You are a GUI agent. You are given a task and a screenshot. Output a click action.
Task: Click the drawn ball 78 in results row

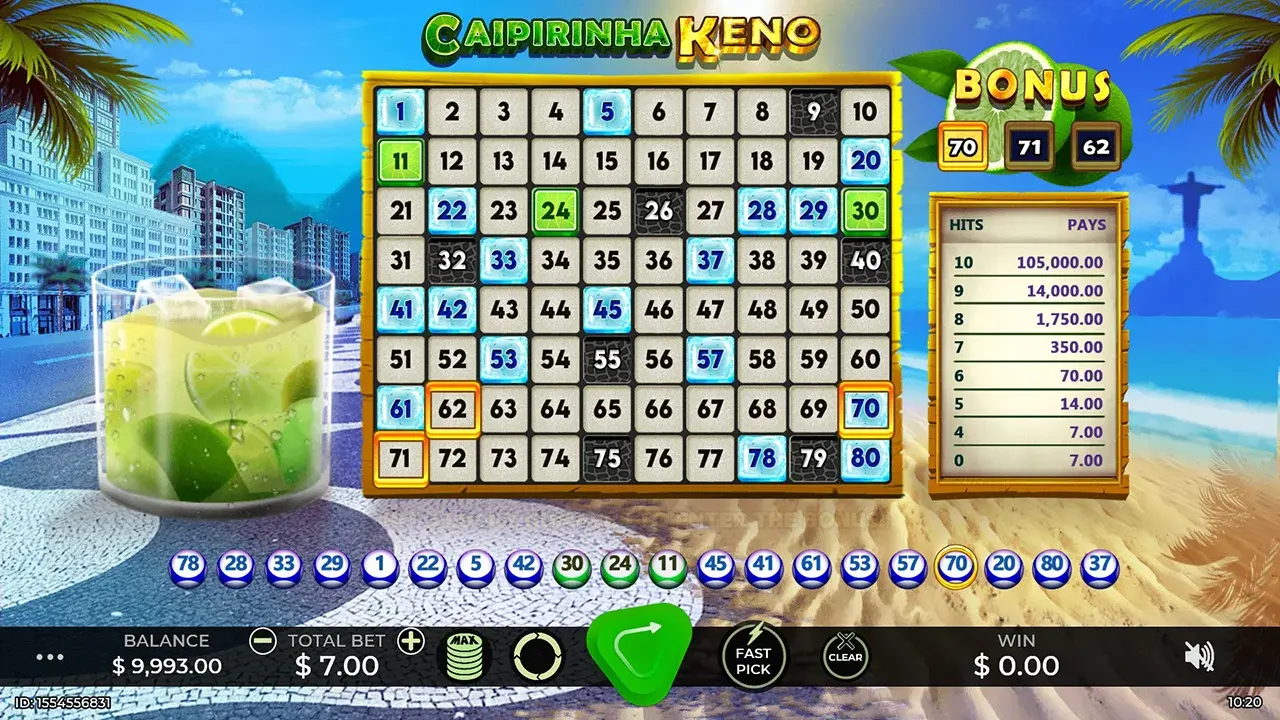click(x=188, y=565)
